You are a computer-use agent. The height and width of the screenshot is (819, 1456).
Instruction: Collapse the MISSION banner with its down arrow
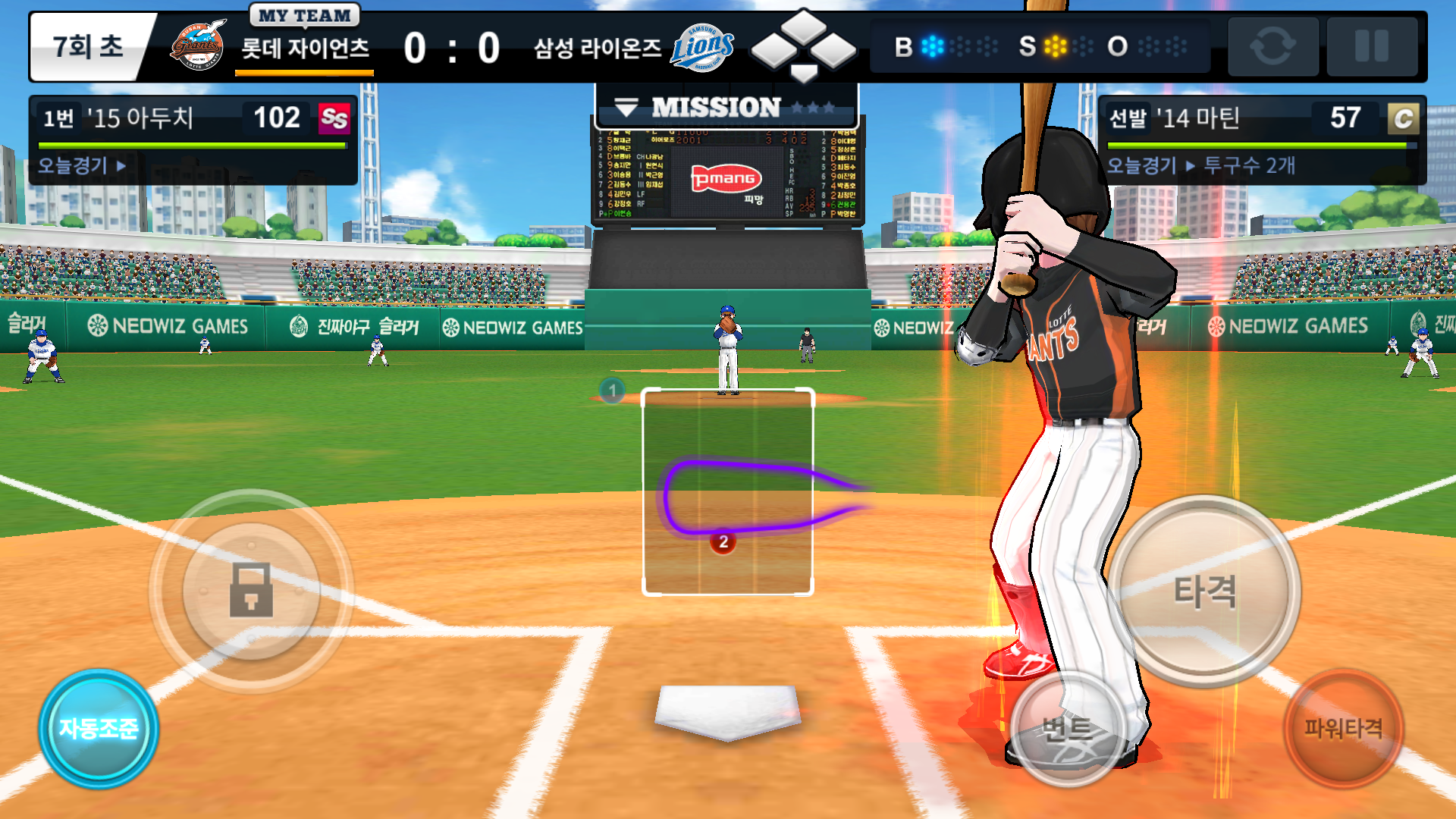pos(628,105)
